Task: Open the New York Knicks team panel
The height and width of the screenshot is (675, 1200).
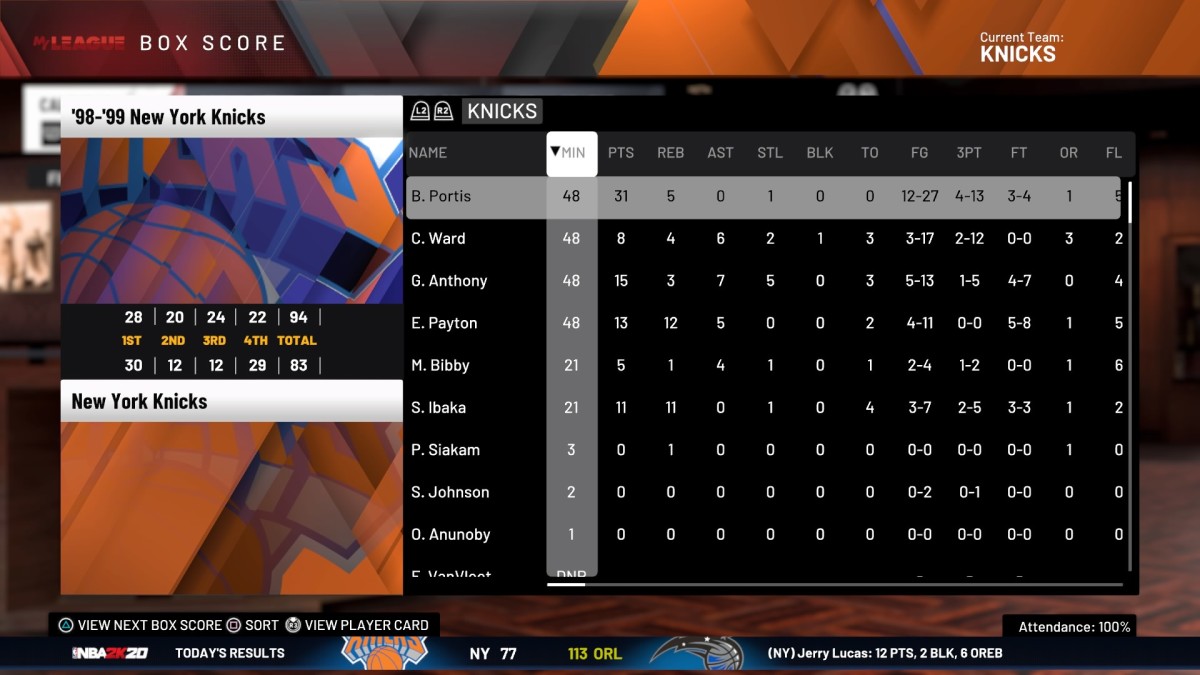Action: (x=231, y=402)
